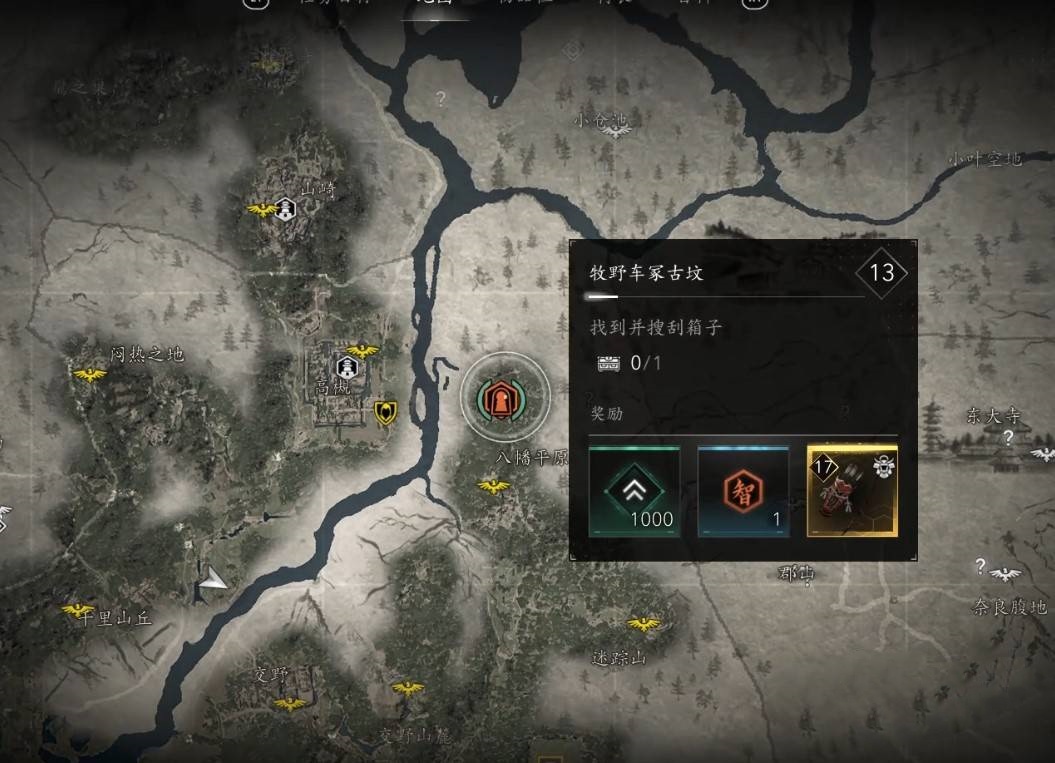The height and width of the screenshot is (763, 1055).
Task: Click the yellow shield marker near 高槻
Action: pyautogui.click(x=385, y=411)
